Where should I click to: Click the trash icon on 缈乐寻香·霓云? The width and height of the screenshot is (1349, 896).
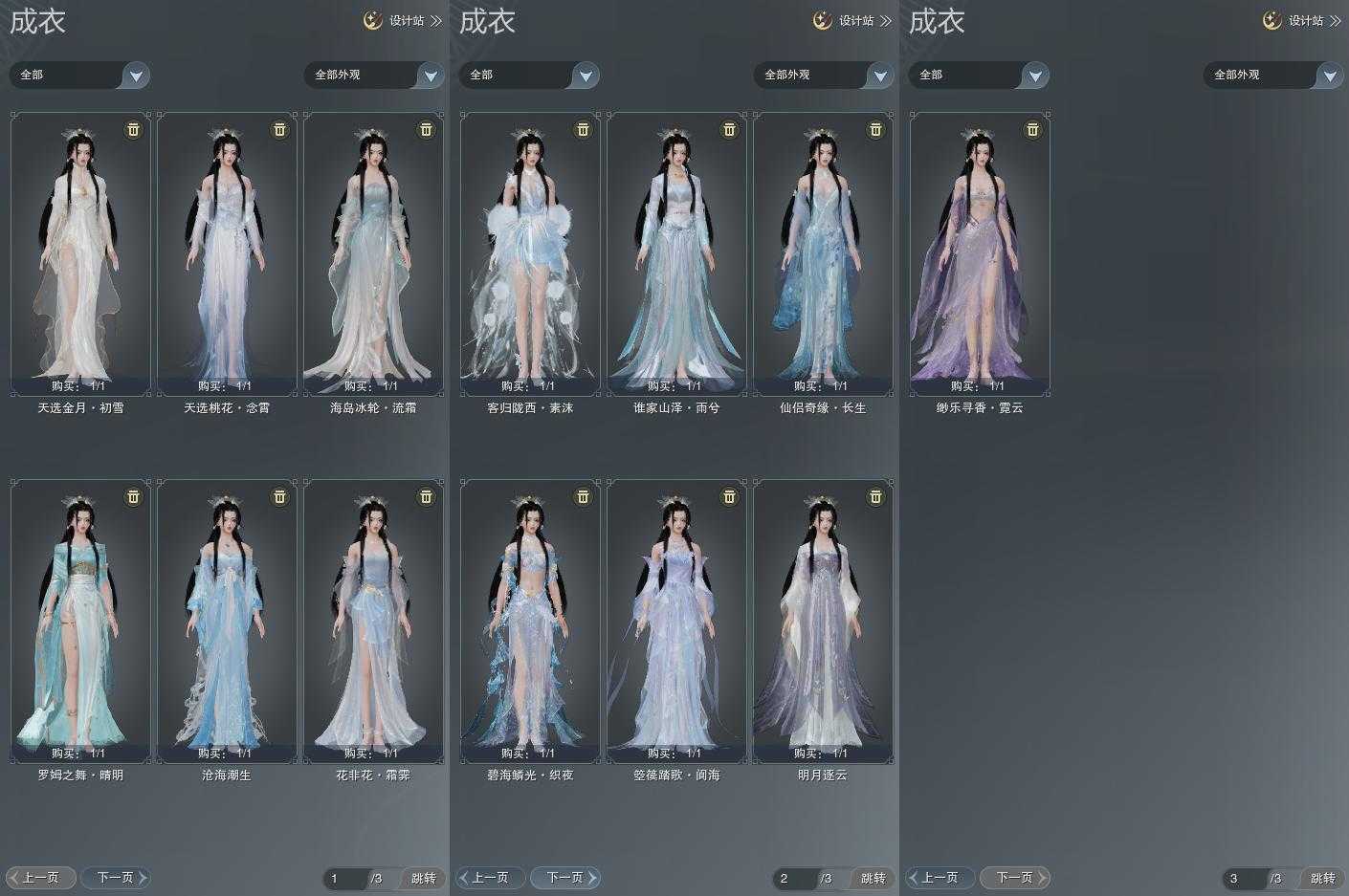click(x=1032, y=129)
